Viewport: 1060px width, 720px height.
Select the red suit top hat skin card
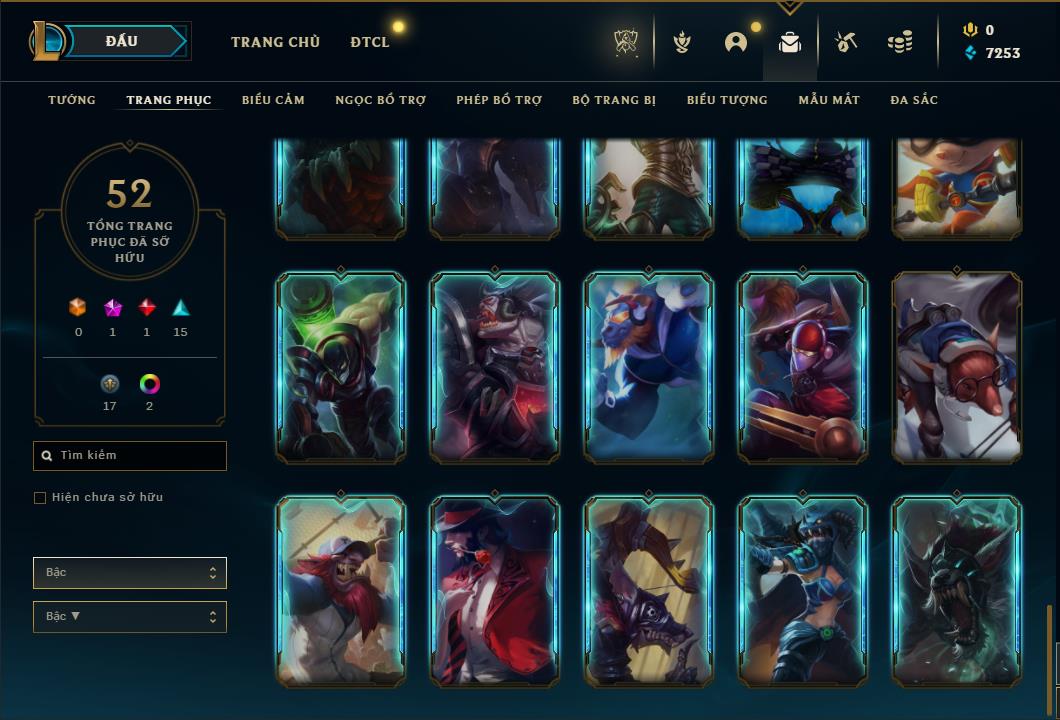coord(495,590)
